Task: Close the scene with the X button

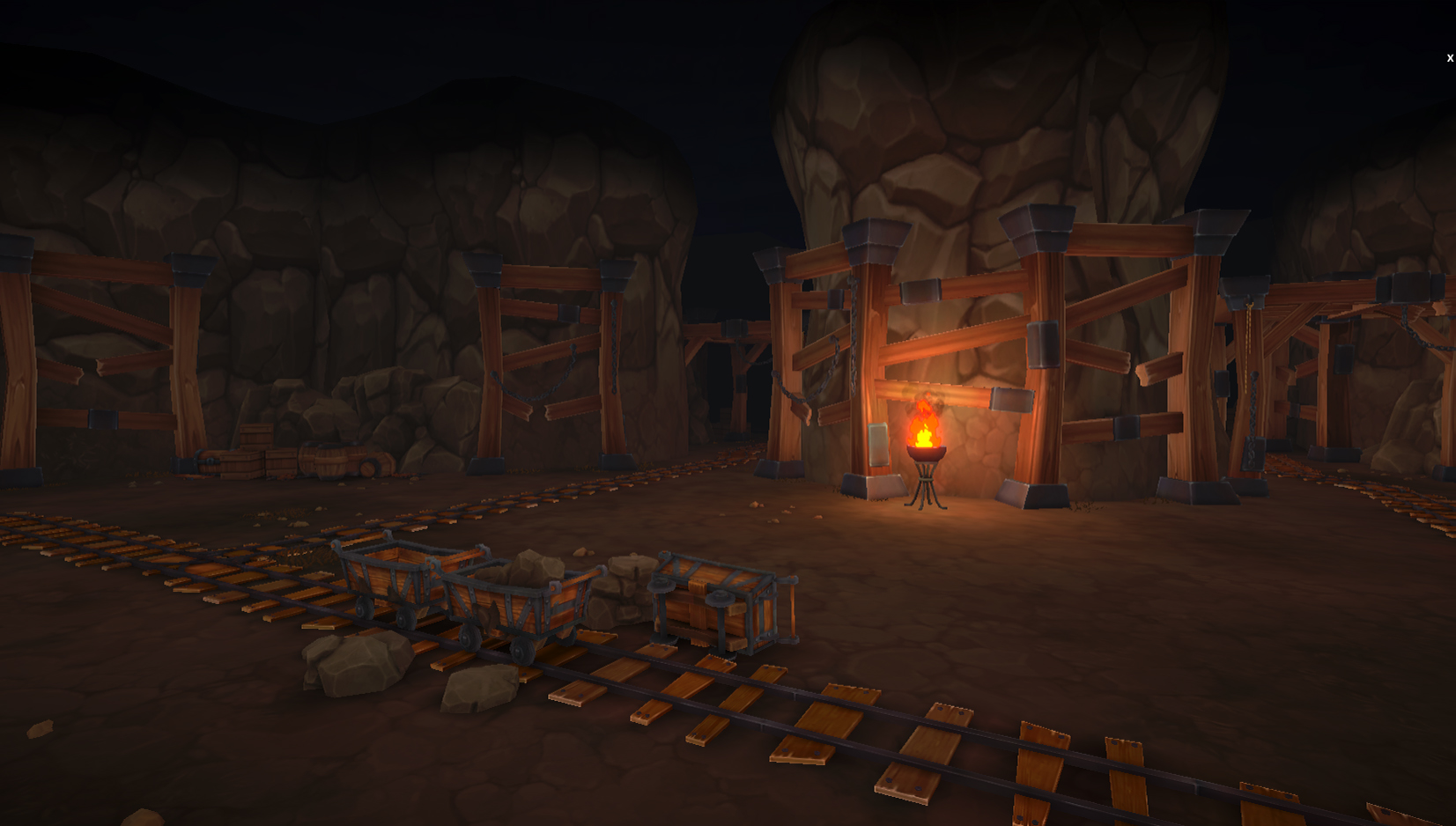Action: 1449,58
